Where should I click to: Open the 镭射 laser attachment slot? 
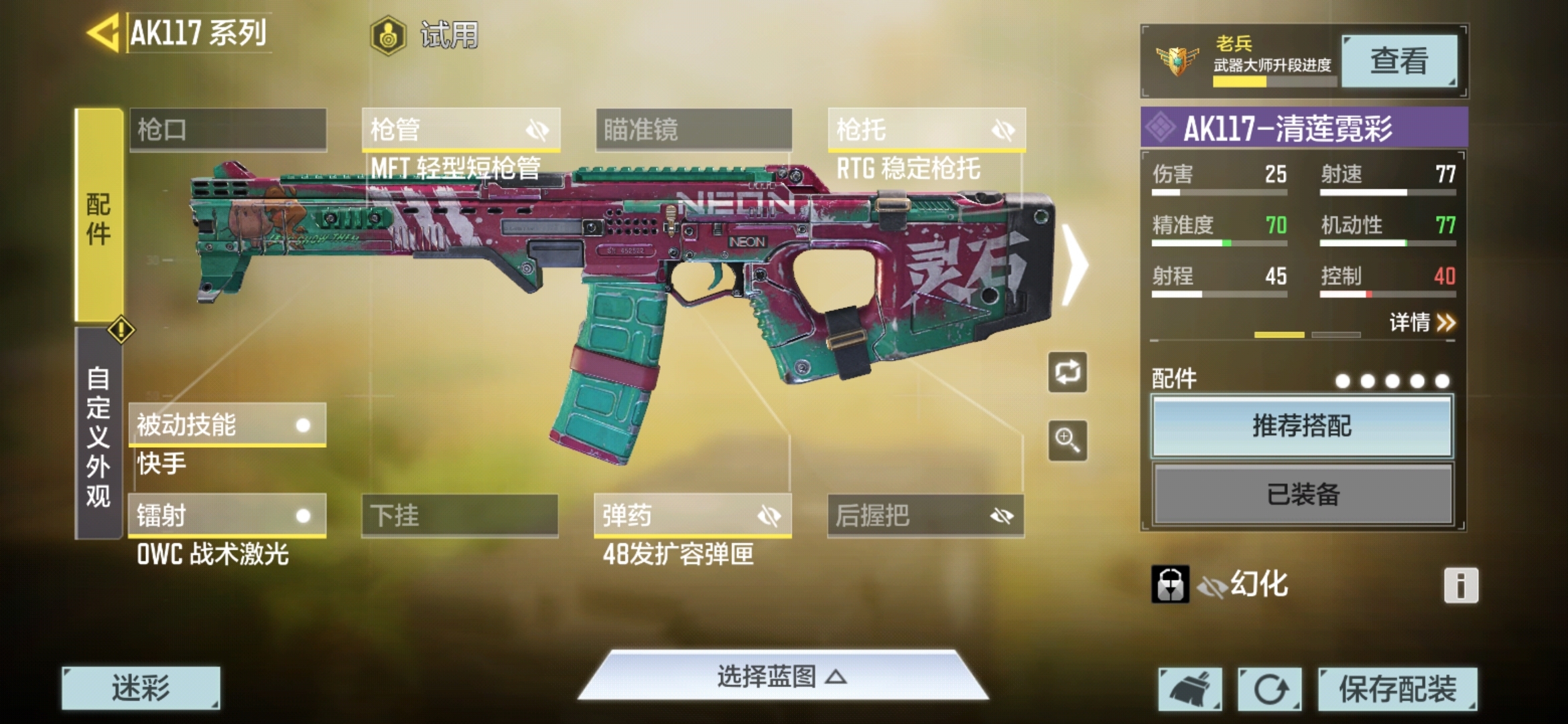[x=226, y=516]
